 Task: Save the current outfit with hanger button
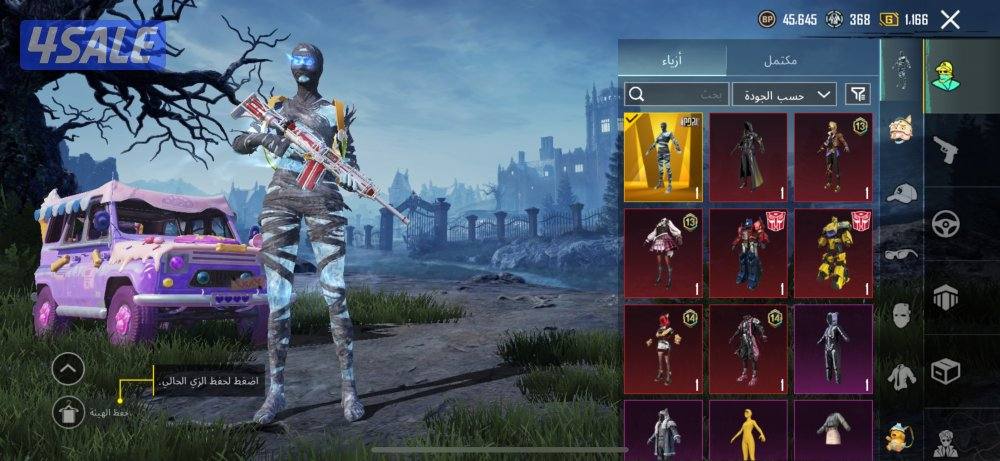click(x=68, y=409)
